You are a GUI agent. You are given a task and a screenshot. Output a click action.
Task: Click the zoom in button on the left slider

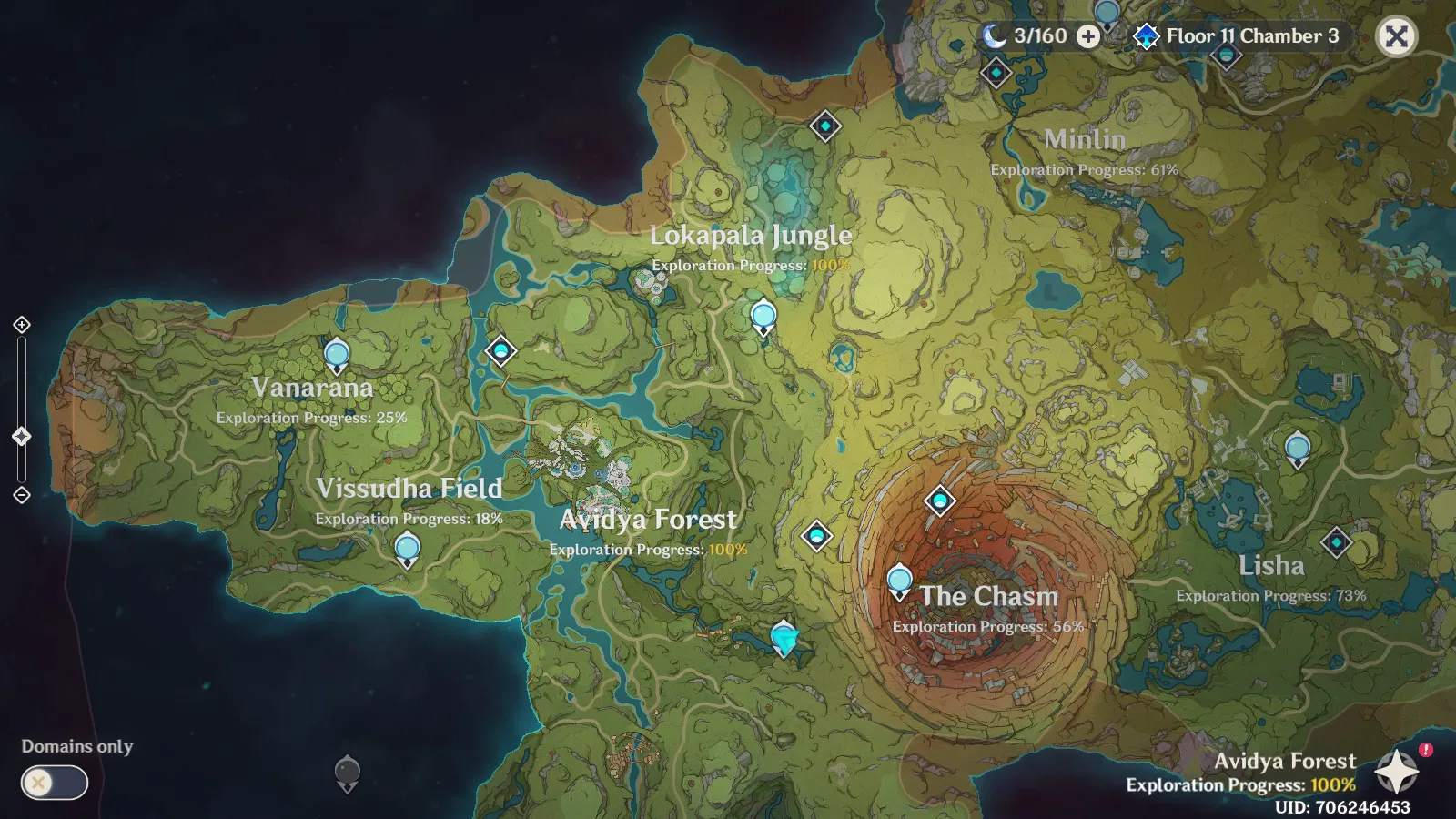pos(21,324)
